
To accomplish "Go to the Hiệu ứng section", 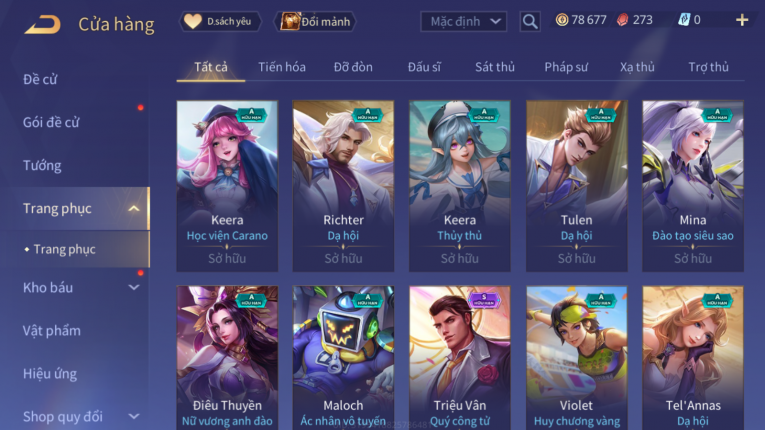I will tap(50, 373).
